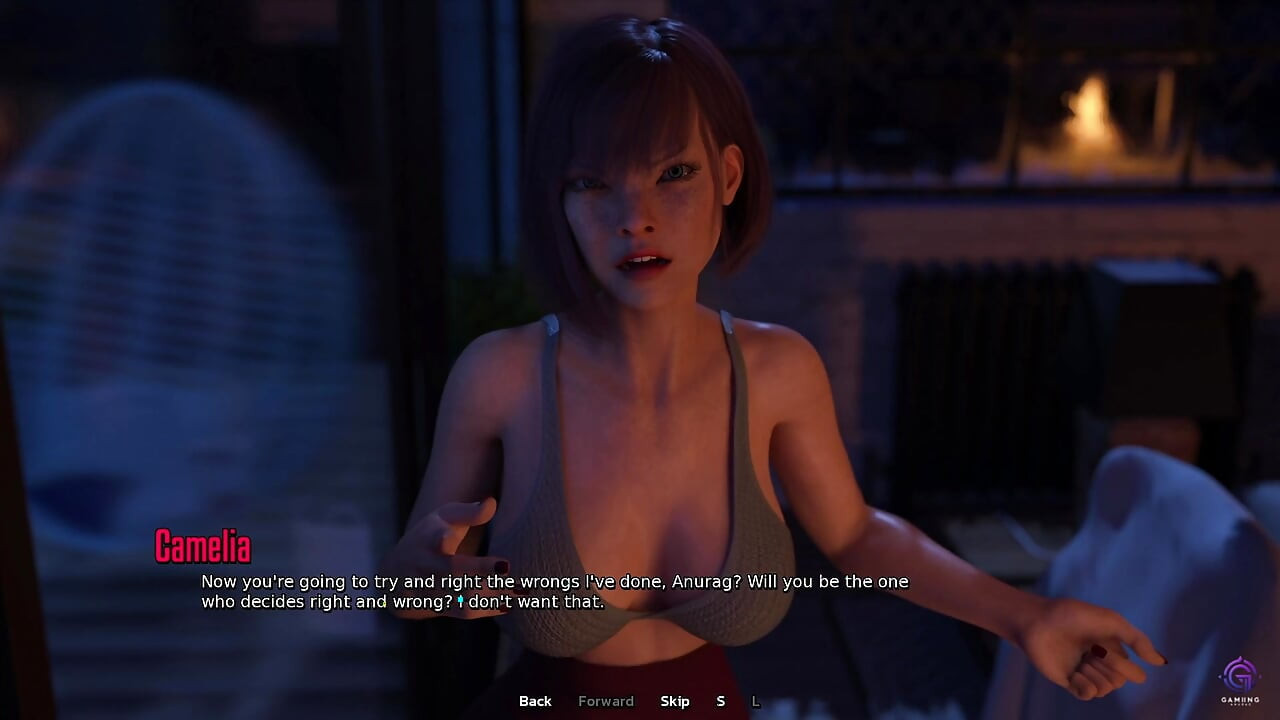Click the quick menu bar at the bottom
The height and width of the screenshot is (720, 1280).
[x=640, y=701]
